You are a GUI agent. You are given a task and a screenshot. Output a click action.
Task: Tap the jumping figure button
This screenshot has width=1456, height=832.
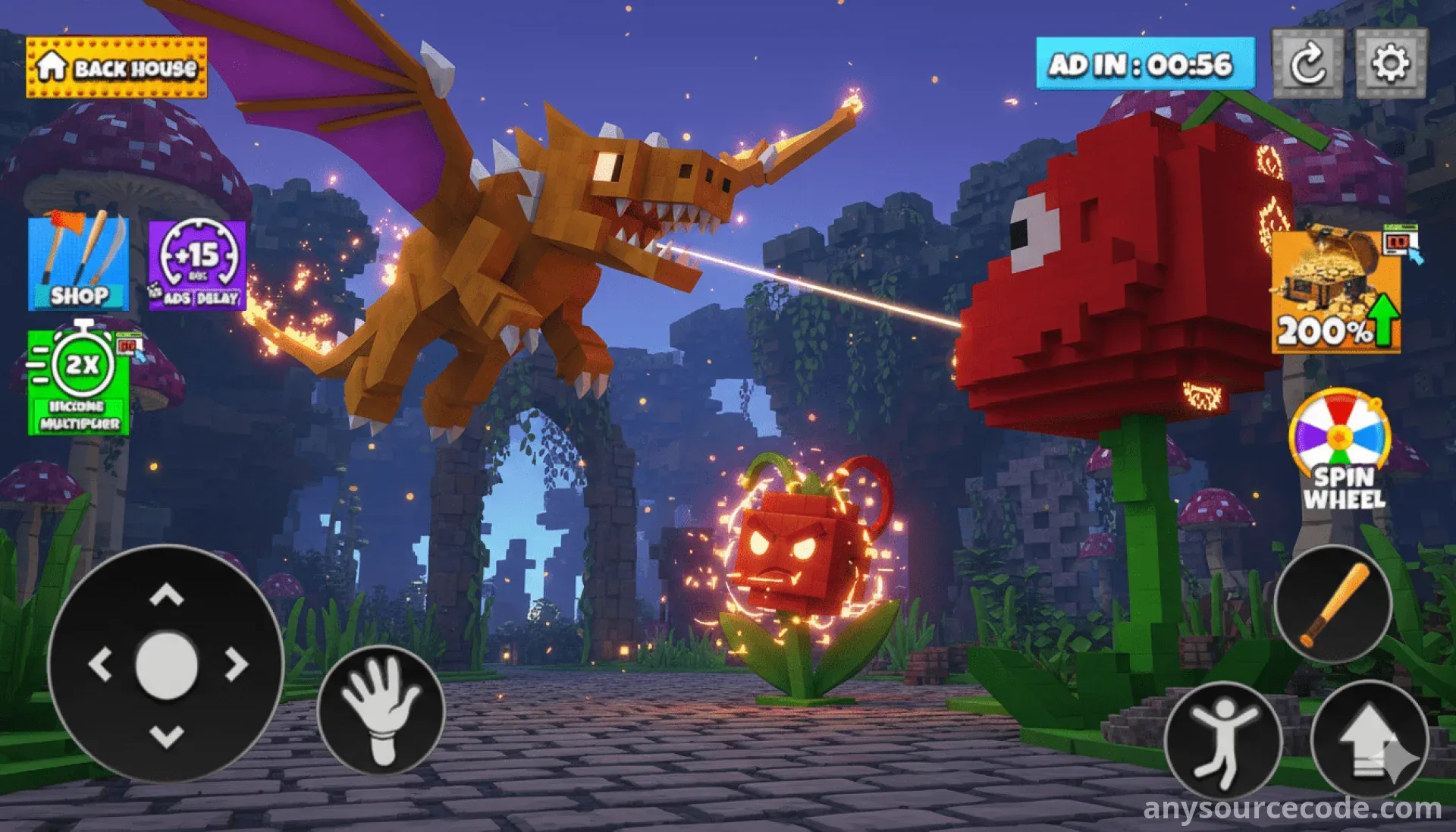point(1222,741)
